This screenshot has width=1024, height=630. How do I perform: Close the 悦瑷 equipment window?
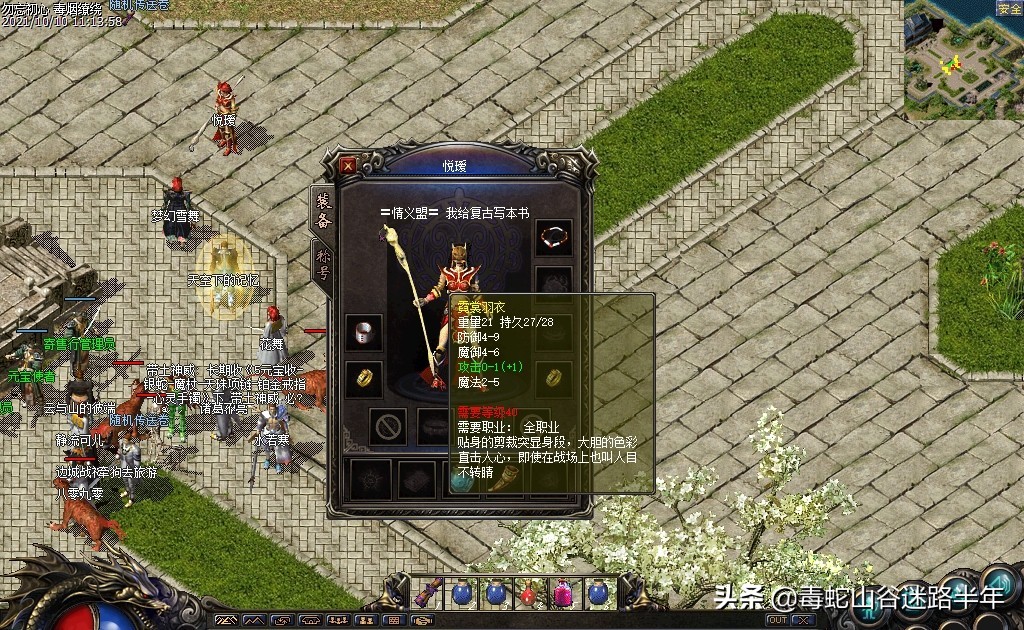(348, 165)
